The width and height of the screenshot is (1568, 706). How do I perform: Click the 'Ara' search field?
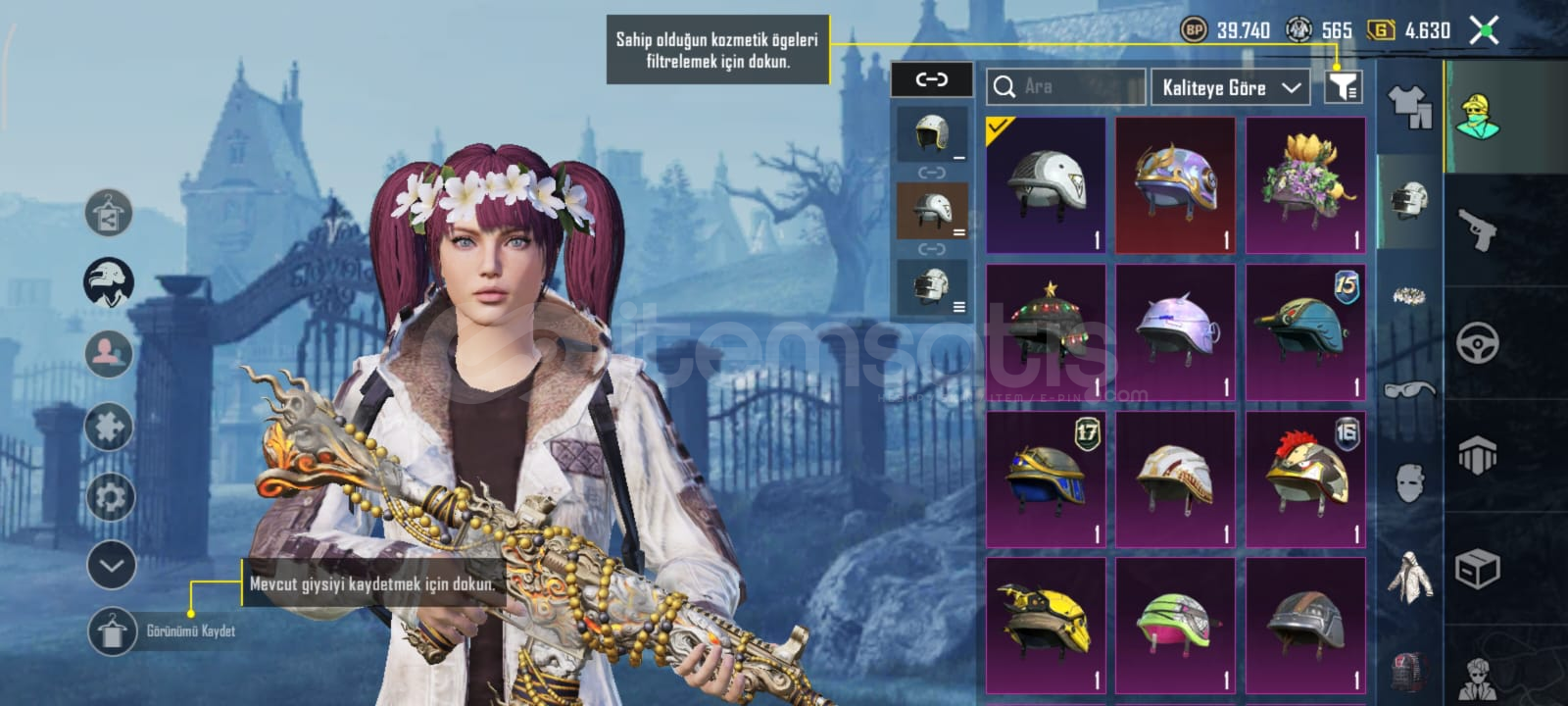click(1066, 87)
